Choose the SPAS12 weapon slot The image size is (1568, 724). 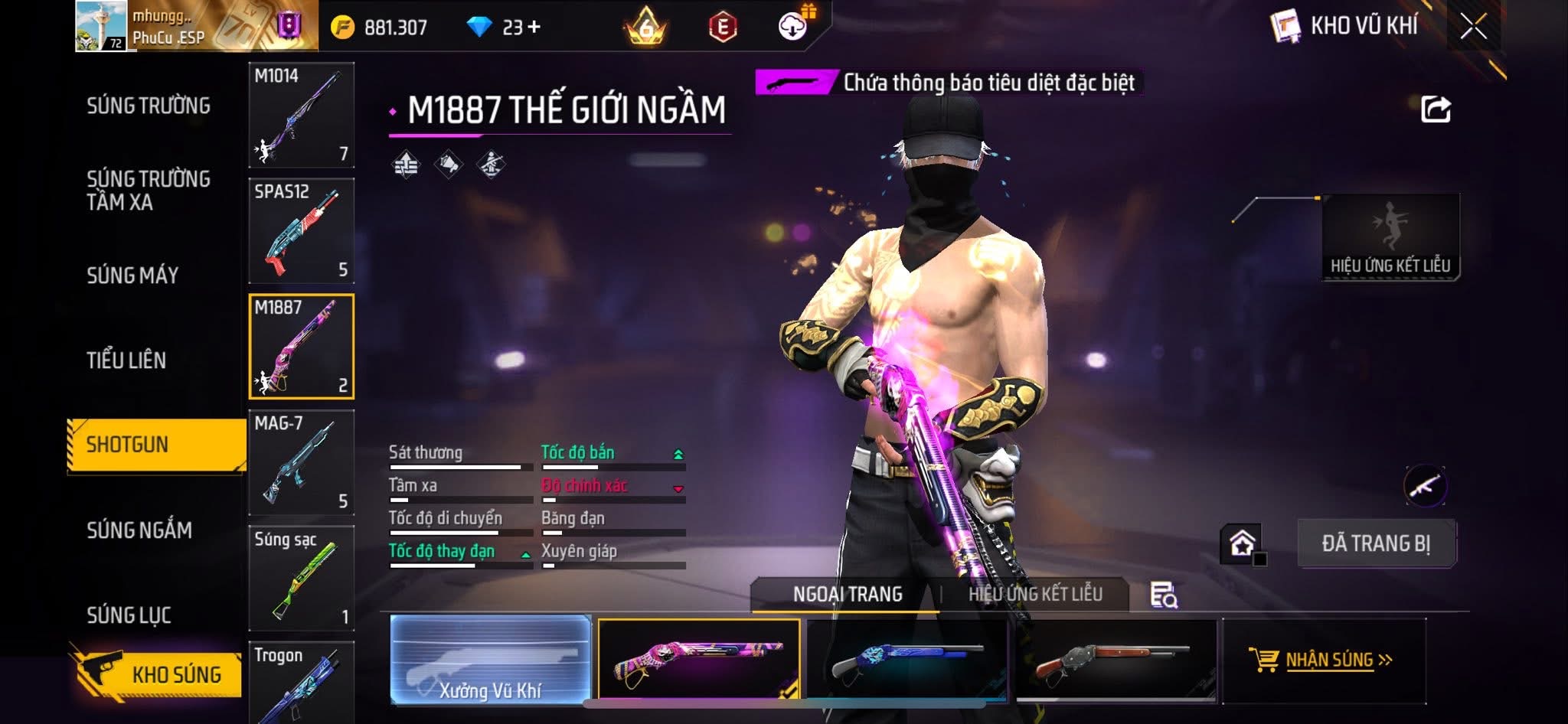302,231
